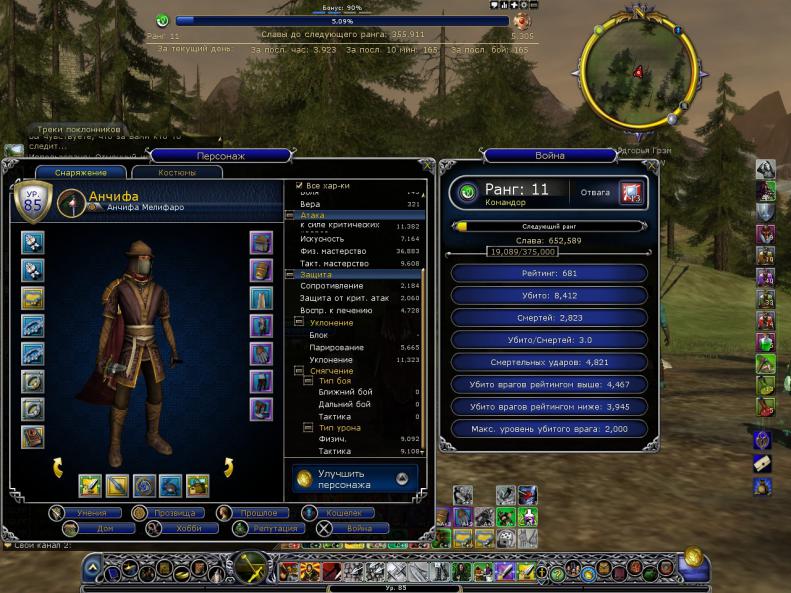Close the Персонаж window
This screenshot has height=593, width=791.
(x=428, y=165)
